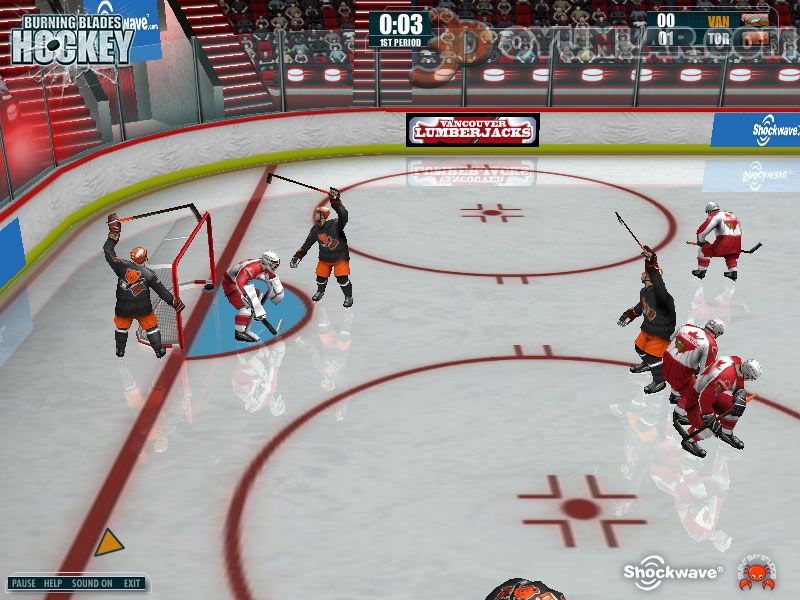Open the Help screen
This screenshot has width=800, height=600.
point(53,583)
